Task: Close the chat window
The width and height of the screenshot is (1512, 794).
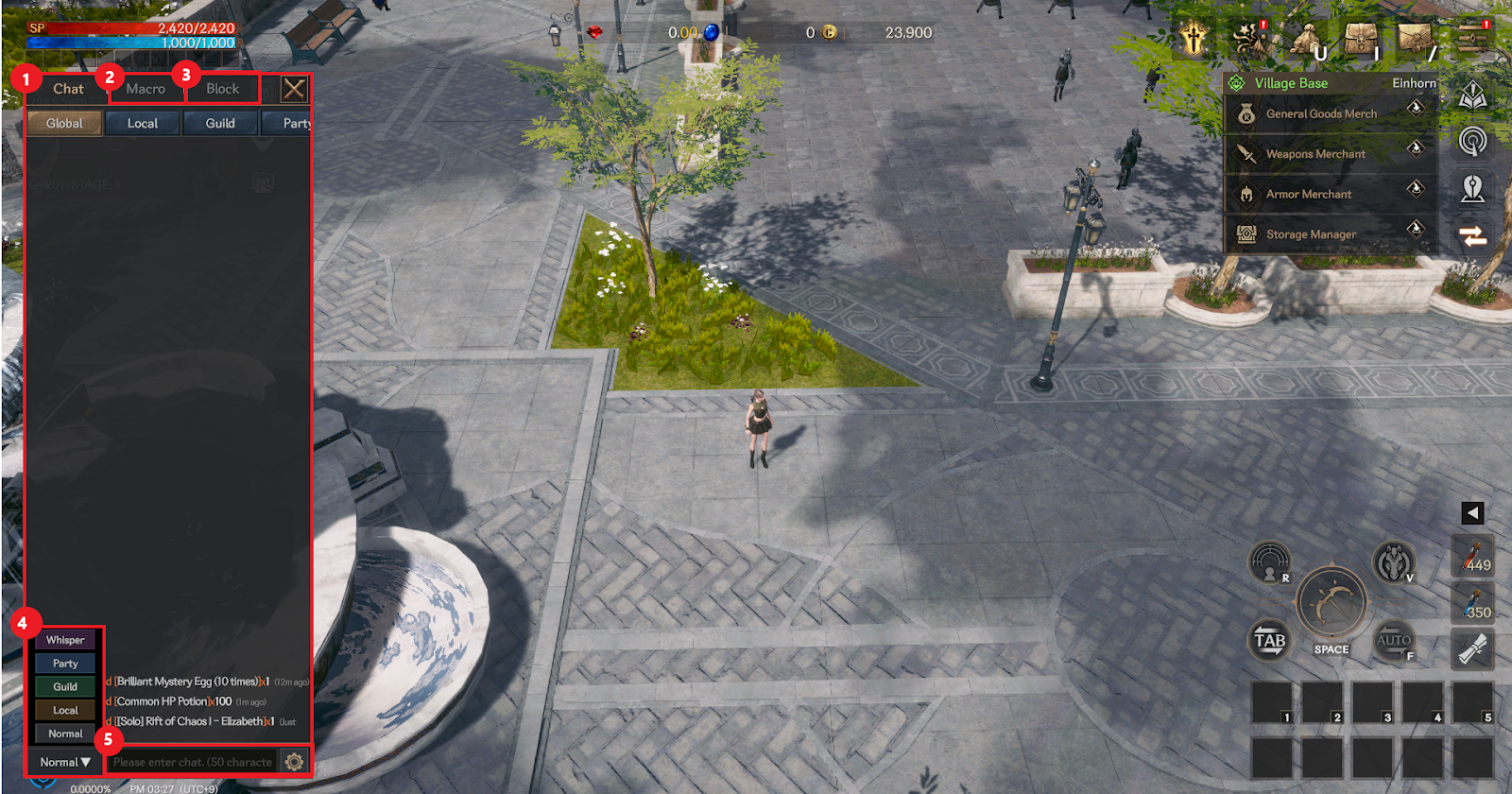Action: tap(294, 89)
